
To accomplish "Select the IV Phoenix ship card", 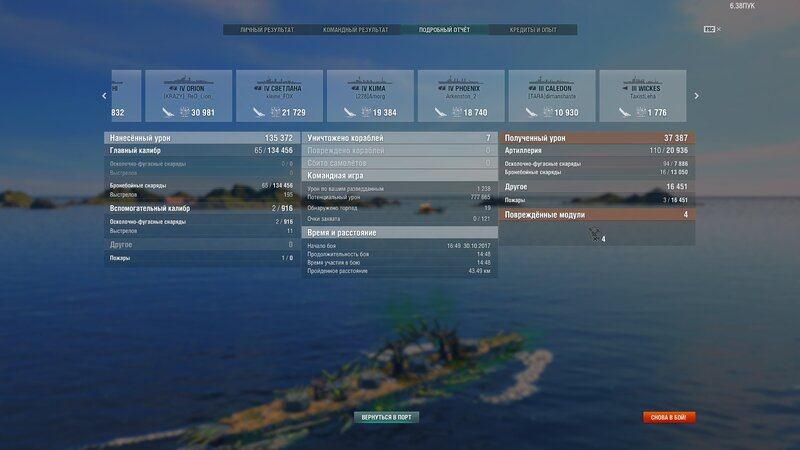I will pos(461,96).
